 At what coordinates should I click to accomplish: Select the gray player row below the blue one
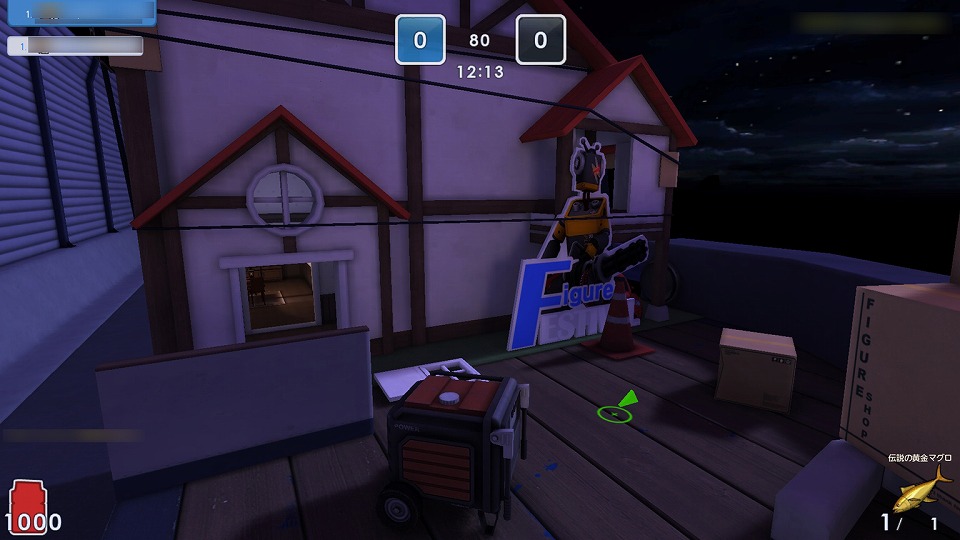coord(76,45)
